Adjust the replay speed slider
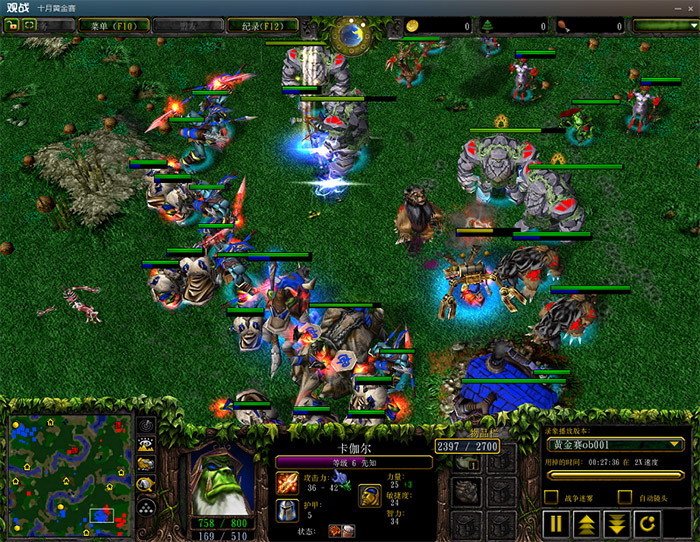This screenshot has width=700, height=542. coord(614,474)
